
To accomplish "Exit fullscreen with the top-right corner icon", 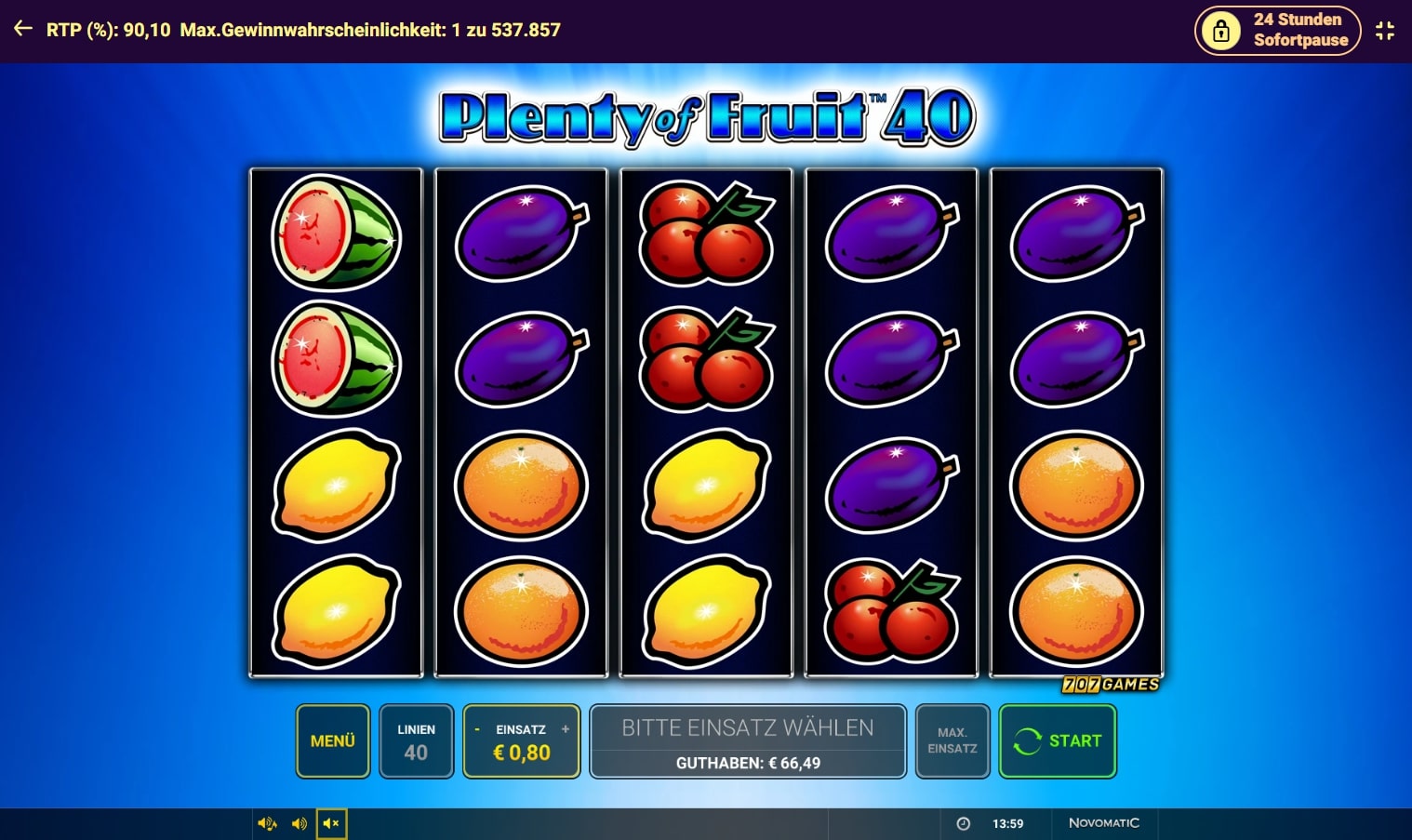I will pos(1385,31).
